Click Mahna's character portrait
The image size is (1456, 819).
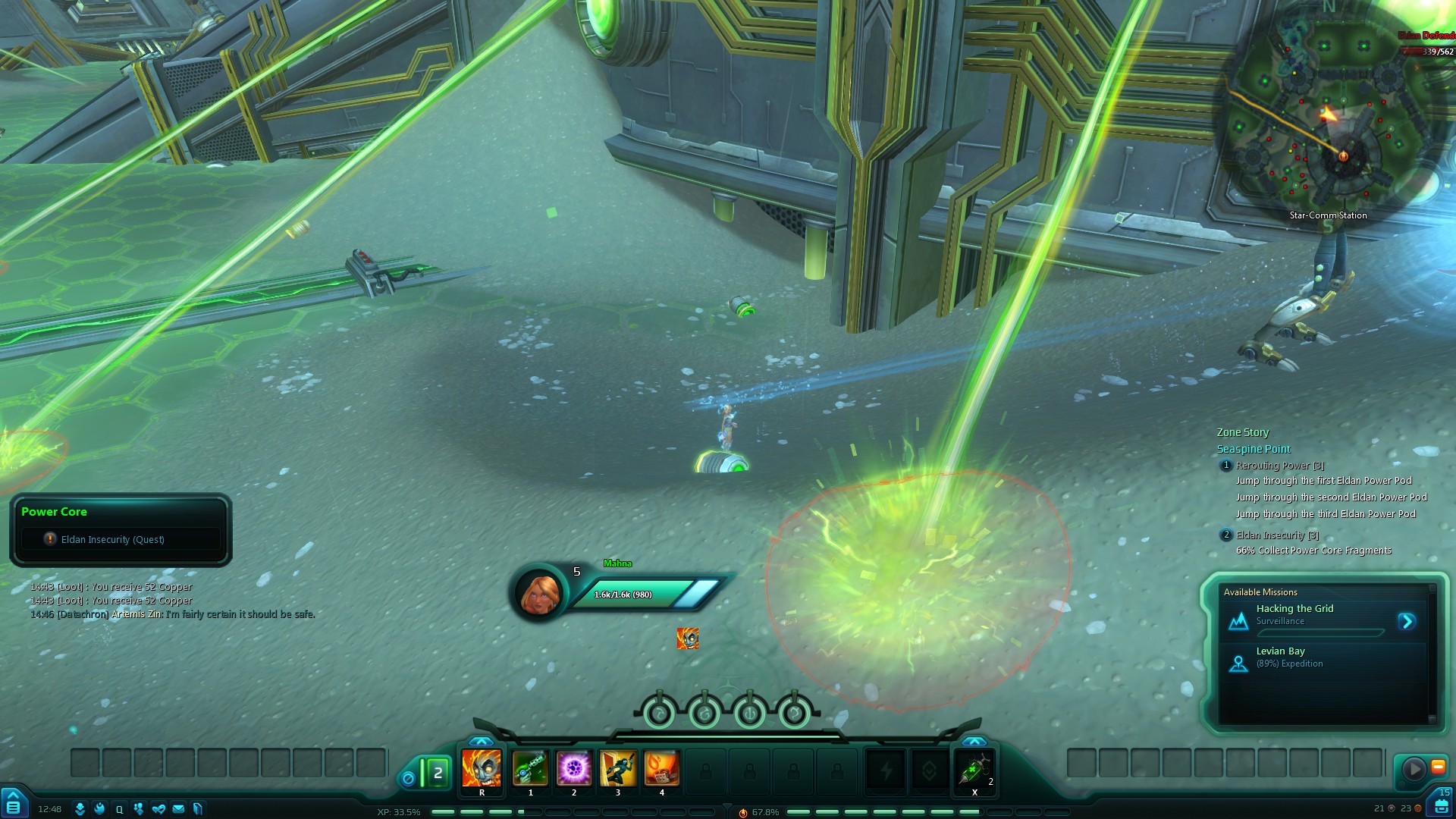[540, 593]
